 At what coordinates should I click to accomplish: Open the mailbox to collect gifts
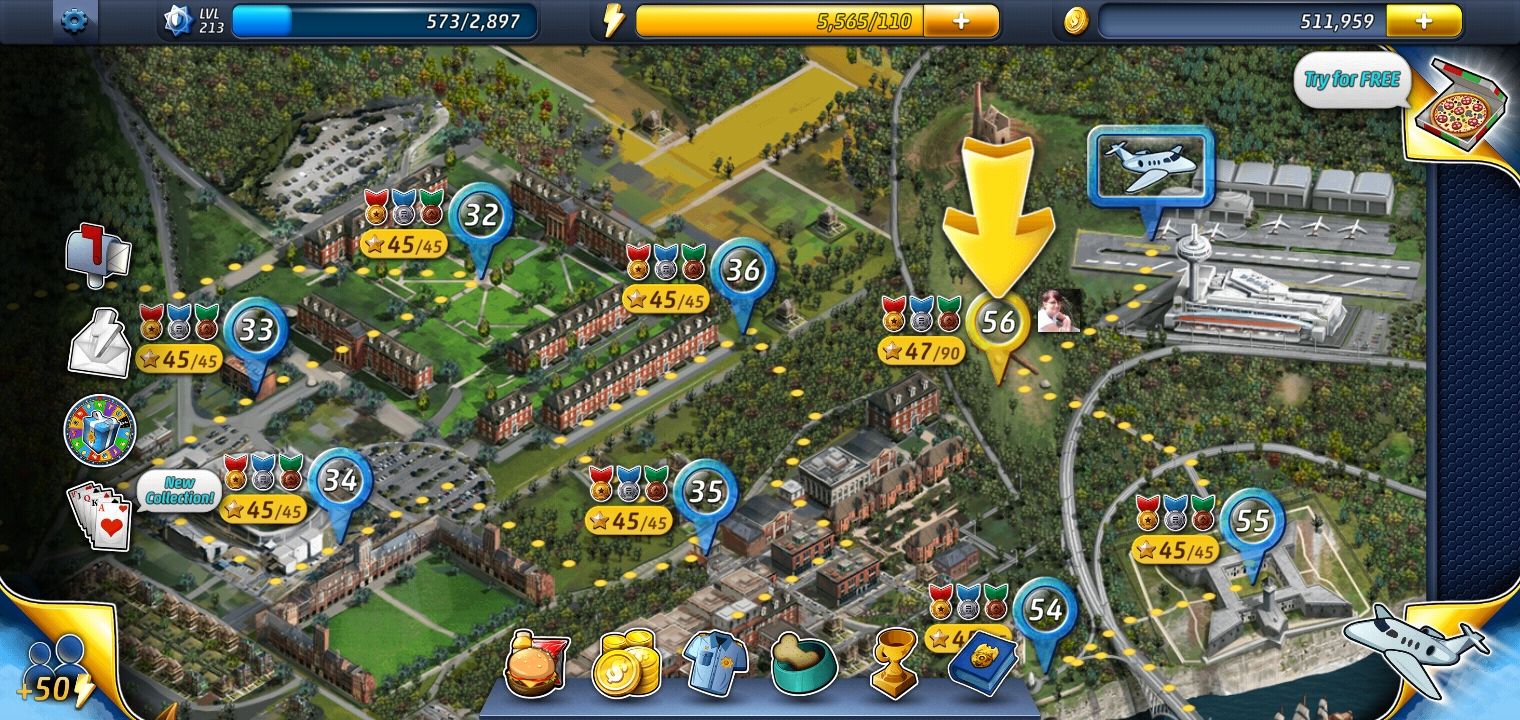[x=96, y=254]
